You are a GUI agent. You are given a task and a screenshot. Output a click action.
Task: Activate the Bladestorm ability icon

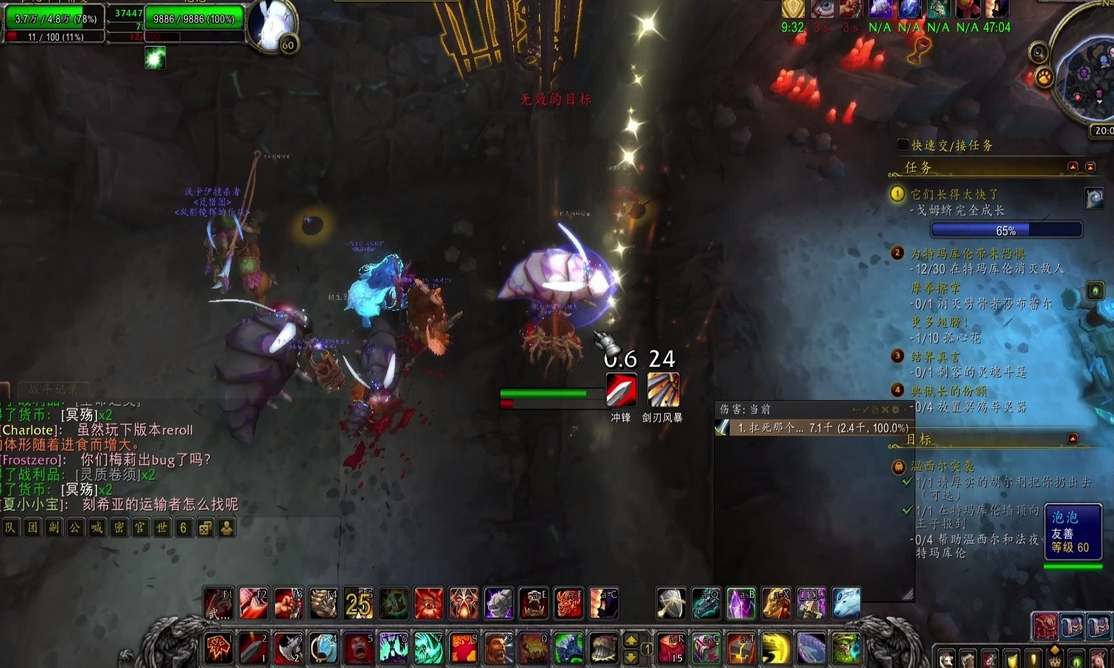(662, 389)
